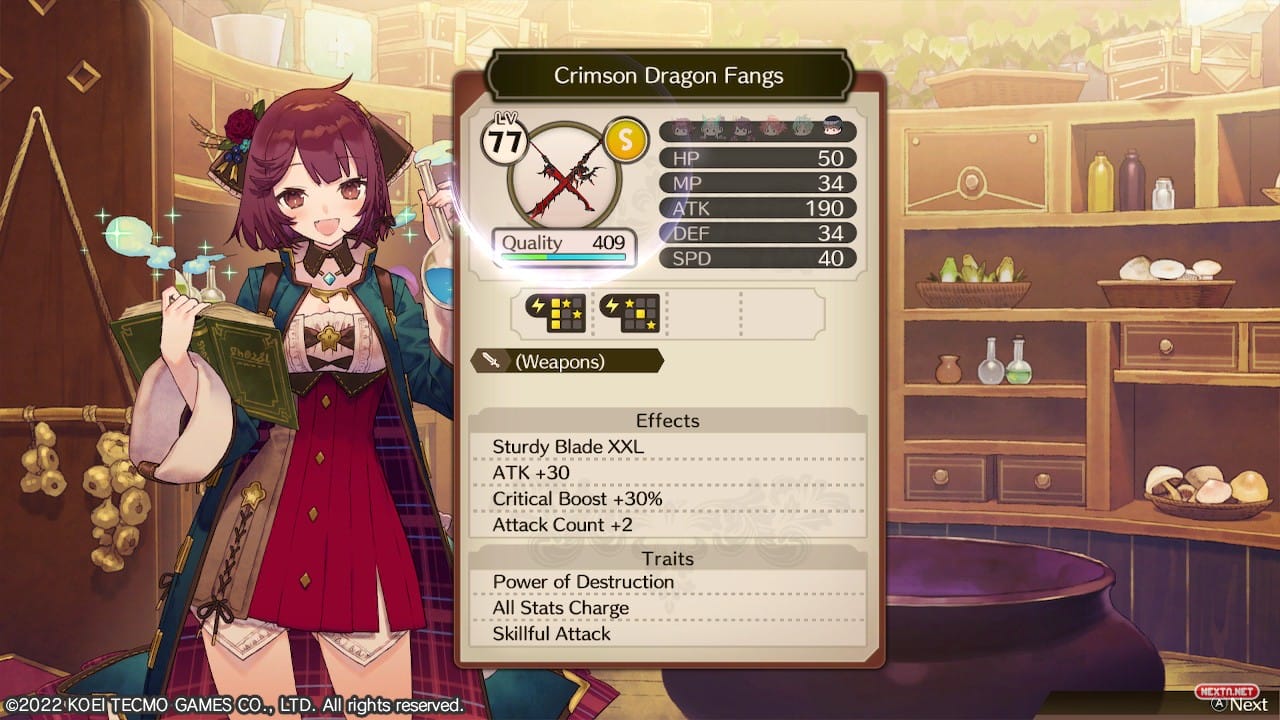Screen dimensions: 1280x720
Task: Expand the Effects section header
Action: coord(667,421)
